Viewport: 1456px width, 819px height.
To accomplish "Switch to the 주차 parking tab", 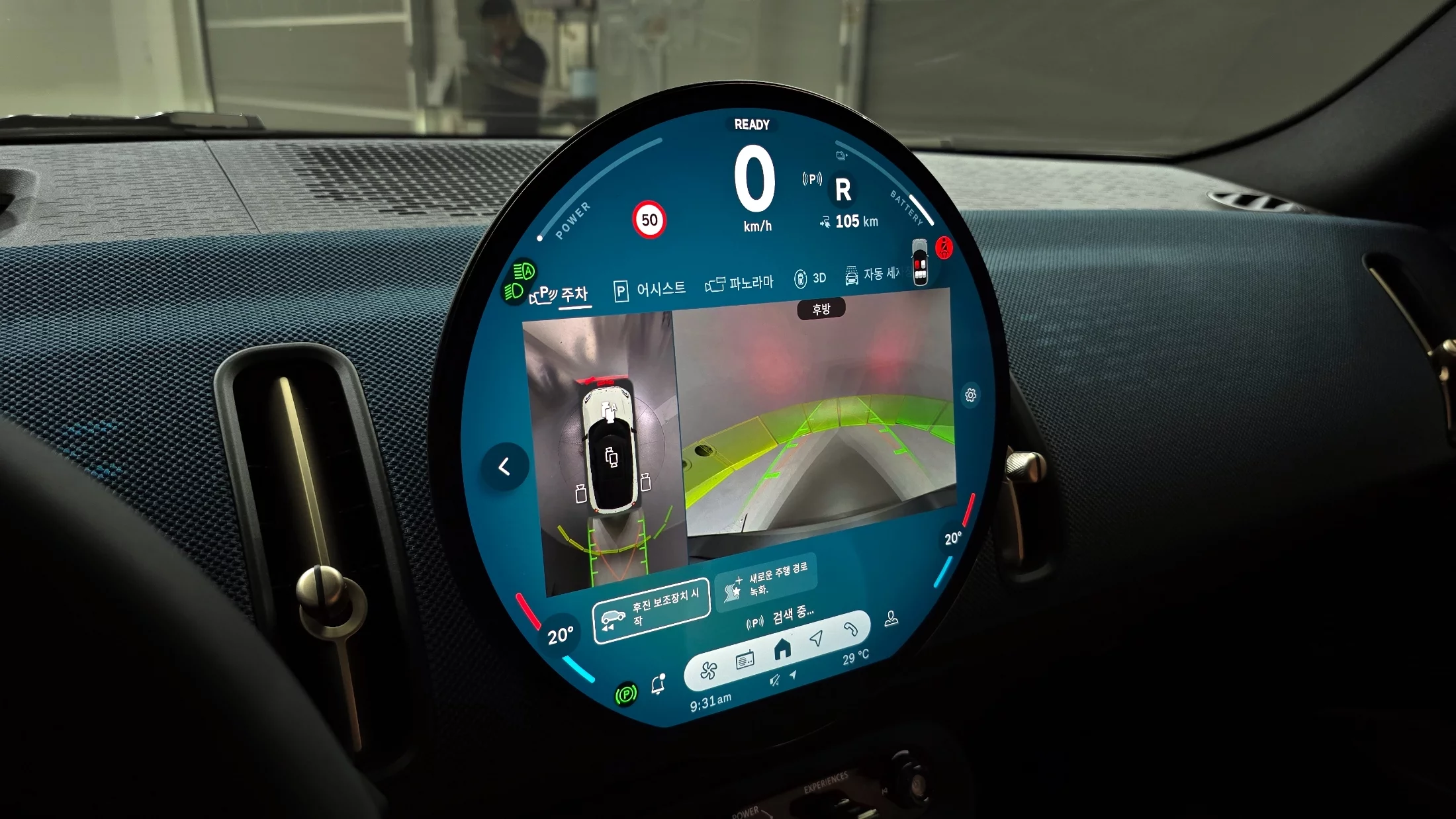I will [561, 294].
